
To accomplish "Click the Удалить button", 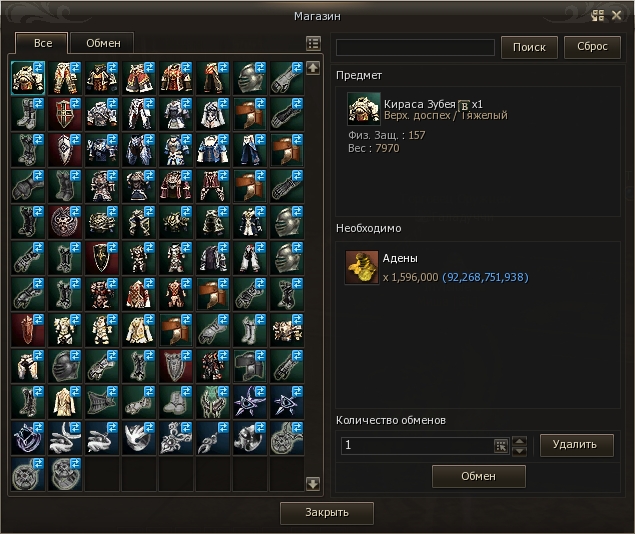I will (x=577, y=444).
